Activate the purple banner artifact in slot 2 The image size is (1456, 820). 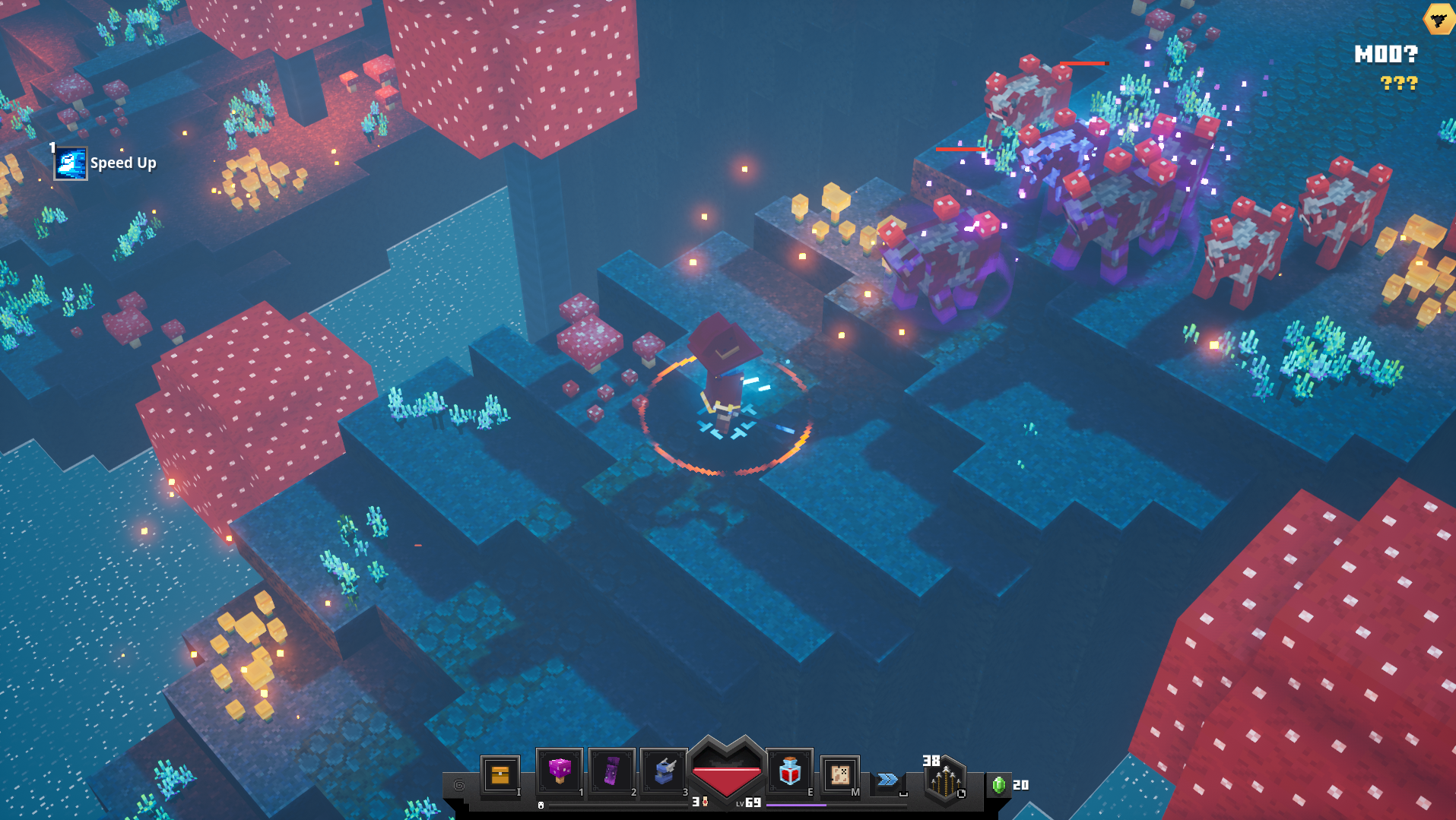(612, 771)
